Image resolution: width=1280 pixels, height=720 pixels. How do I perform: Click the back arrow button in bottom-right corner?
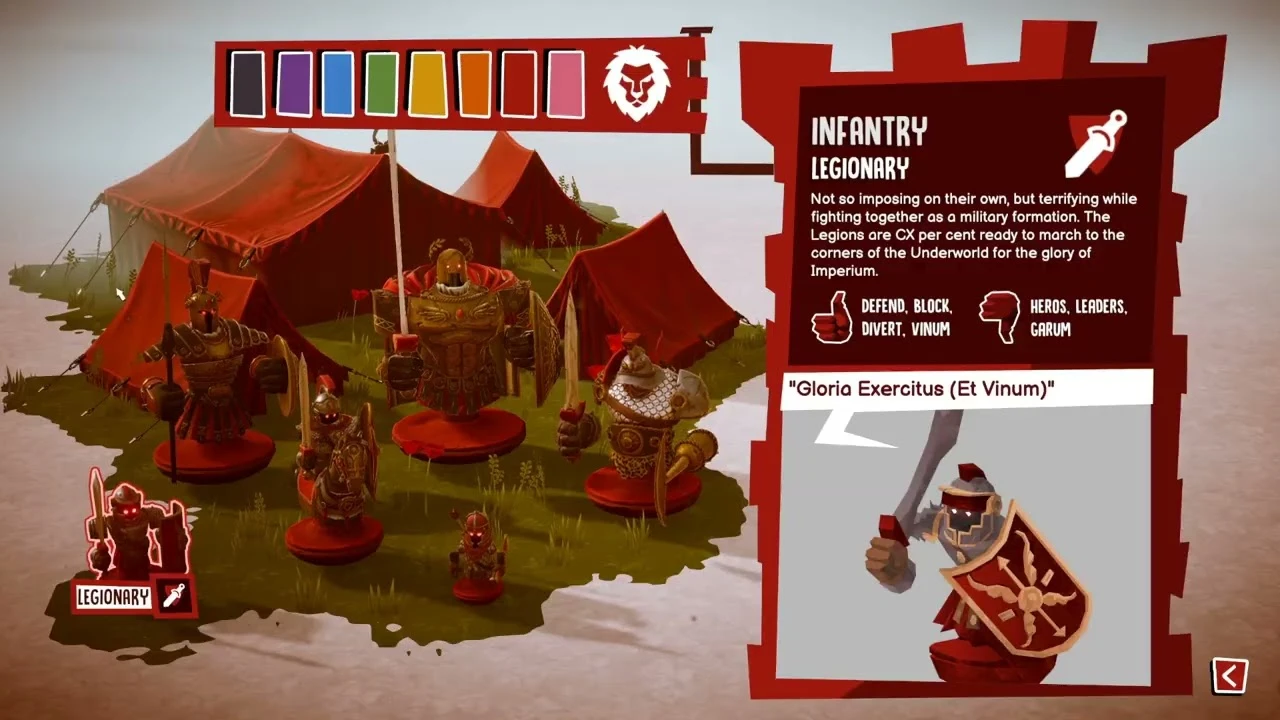pyautogui.click(x=1229, y=676)
